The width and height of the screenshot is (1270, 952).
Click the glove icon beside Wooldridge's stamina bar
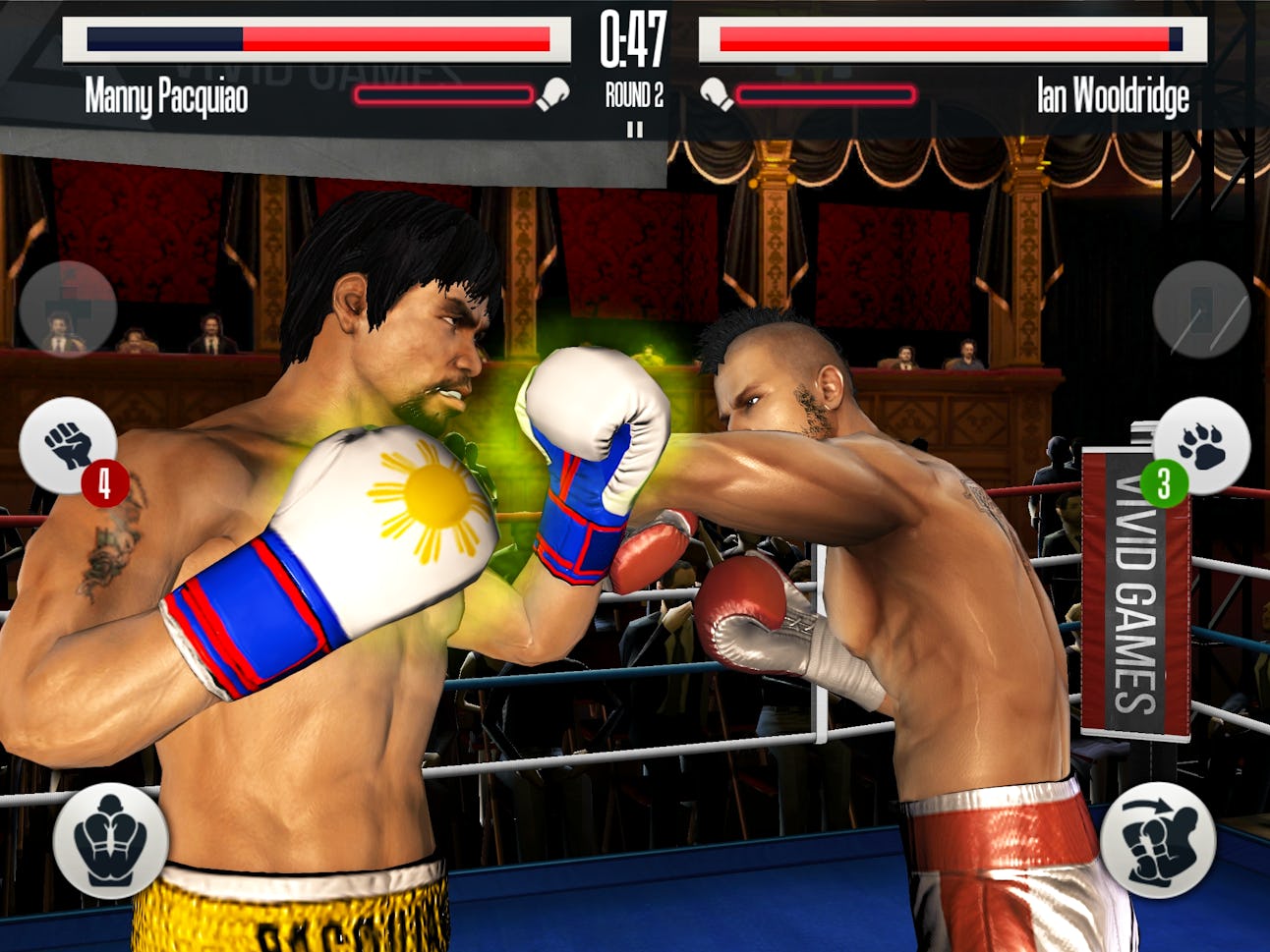[x=715, y=92]
